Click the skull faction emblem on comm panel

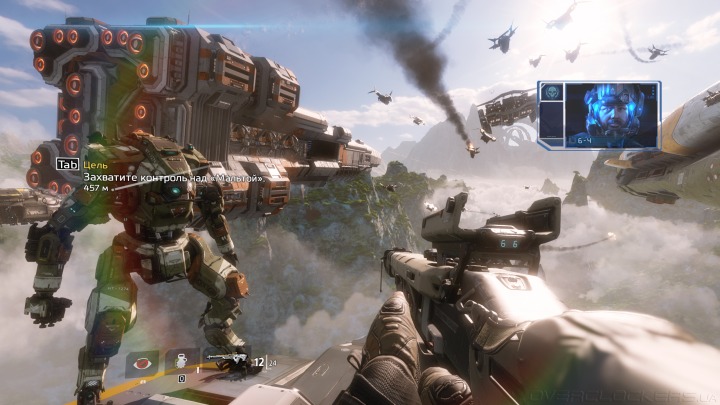pyautogui.click(x=551, y=92)
